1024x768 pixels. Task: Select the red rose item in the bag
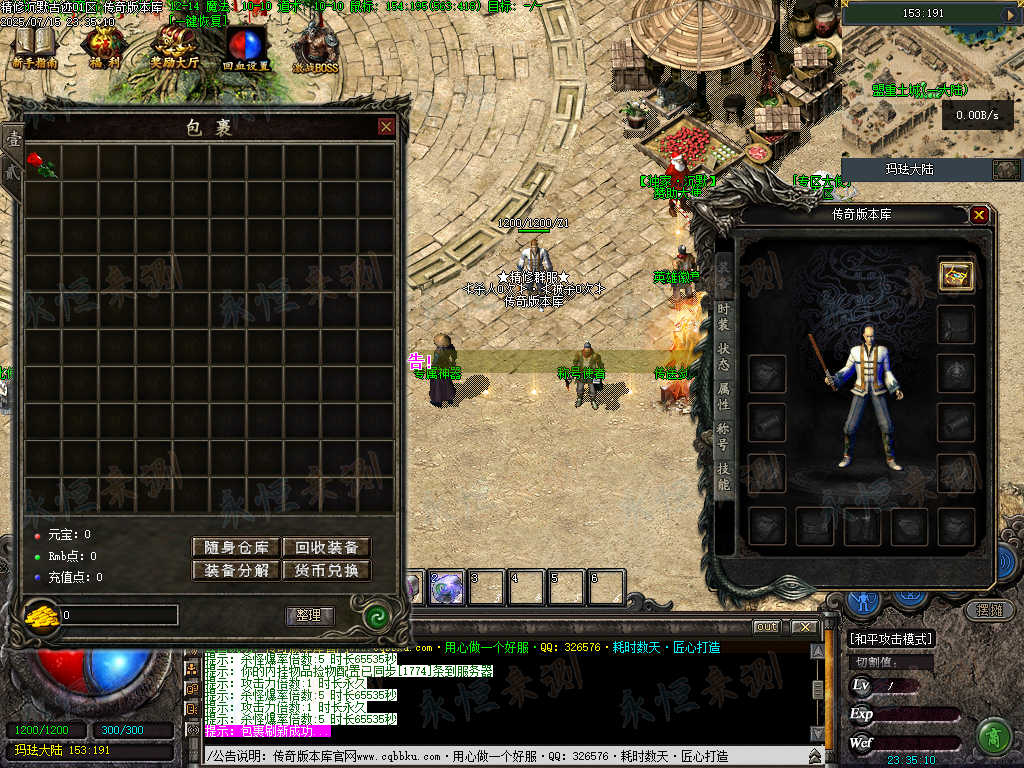[42, 165]
